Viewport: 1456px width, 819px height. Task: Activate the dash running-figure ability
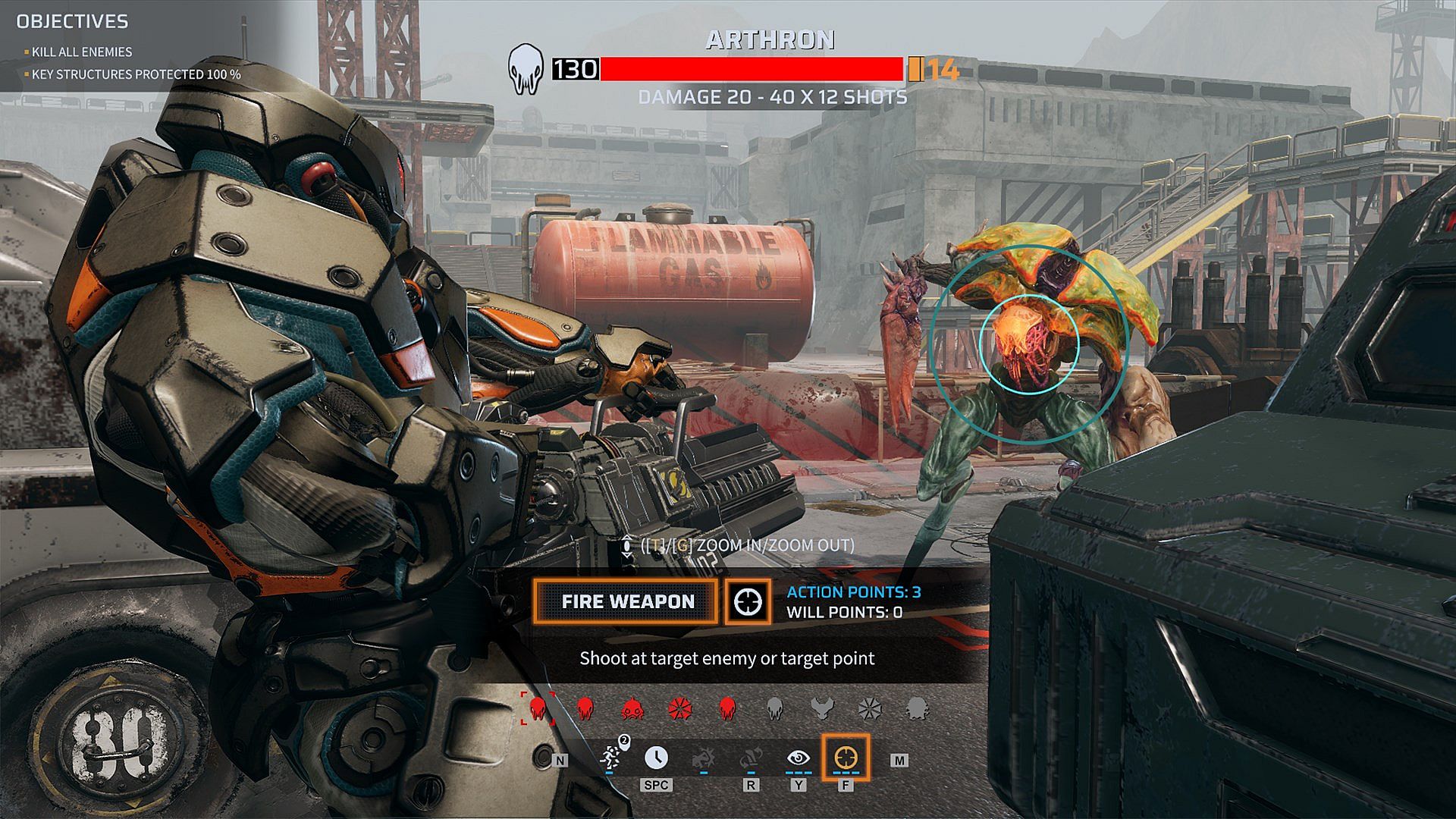click(x=610, y=757)
